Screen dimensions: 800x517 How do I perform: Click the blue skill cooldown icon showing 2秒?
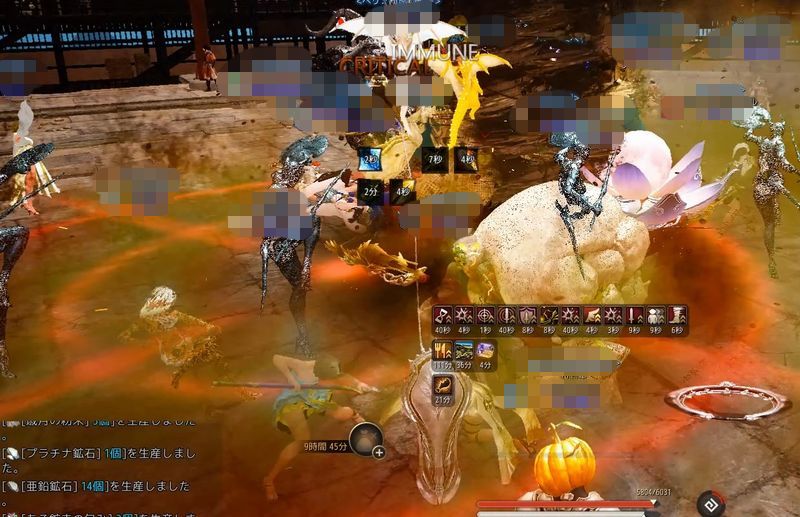click(x=371, y=158)
